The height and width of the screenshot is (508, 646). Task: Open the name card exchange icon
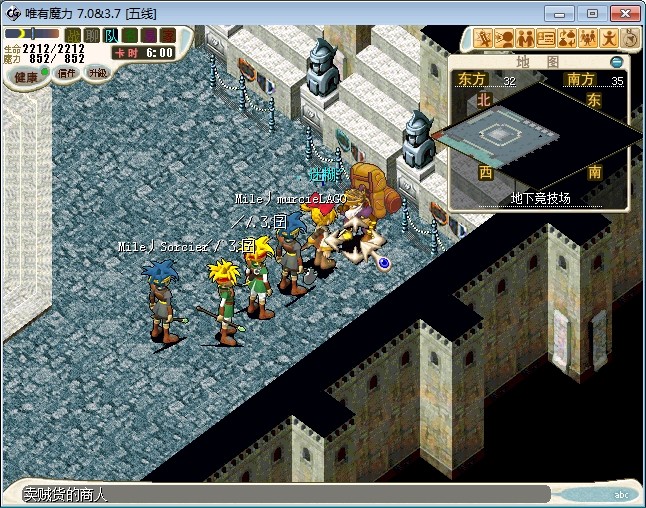[x=546, y=39]
